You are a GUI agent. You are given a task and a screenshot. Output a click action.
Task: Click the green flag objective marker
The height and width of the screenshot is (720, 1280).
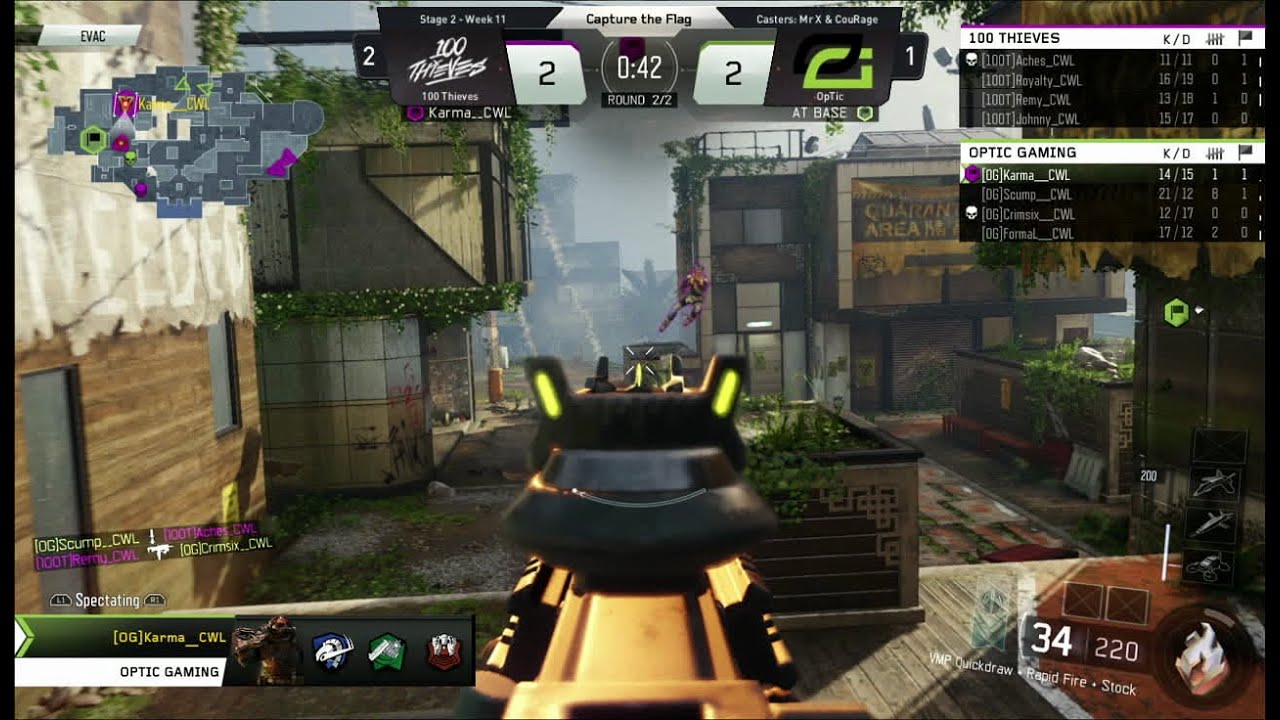pos(1177,314)
